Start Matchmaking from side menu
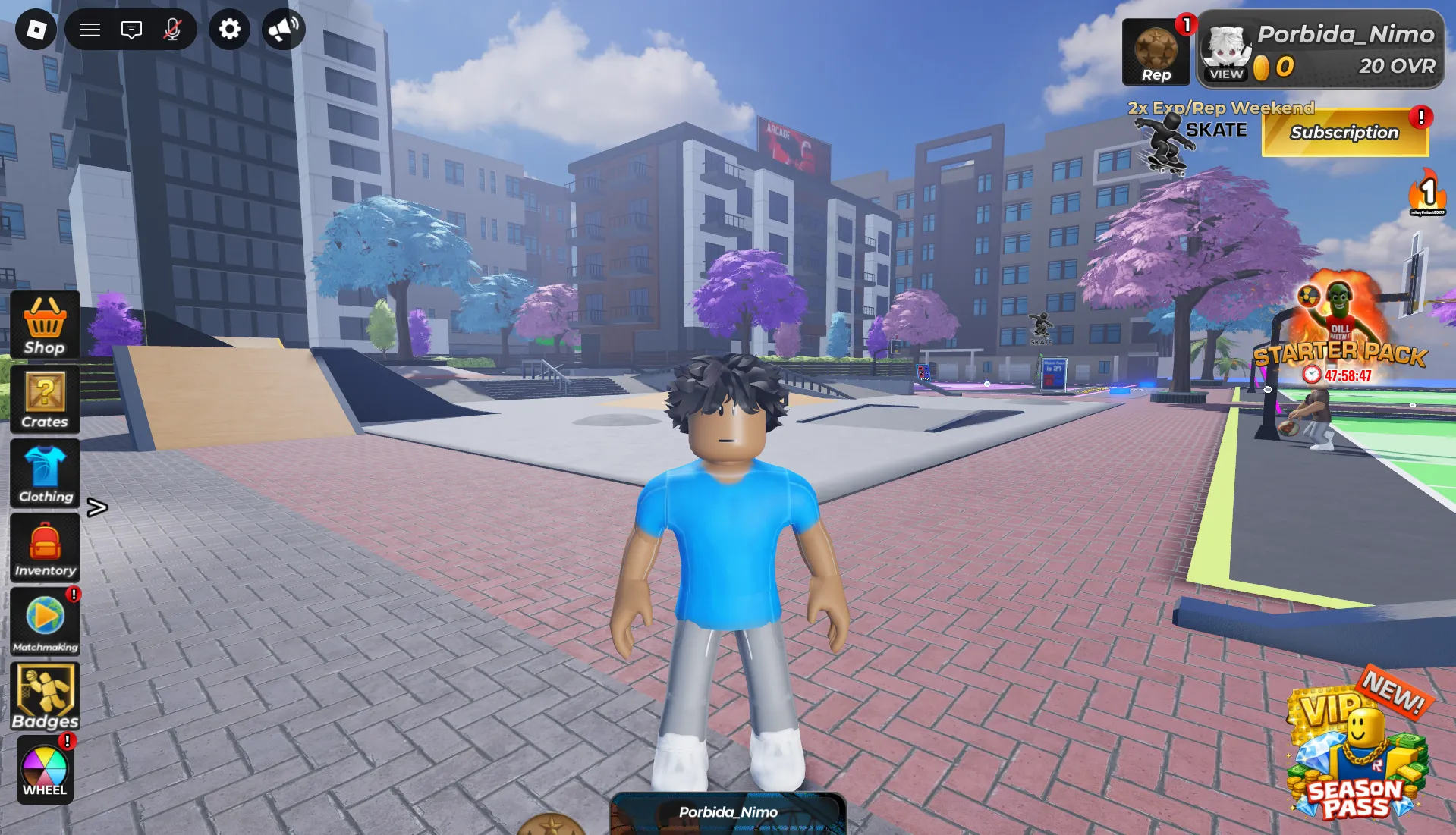Screen dimensions: 1456x835 (x=45, y=622)
